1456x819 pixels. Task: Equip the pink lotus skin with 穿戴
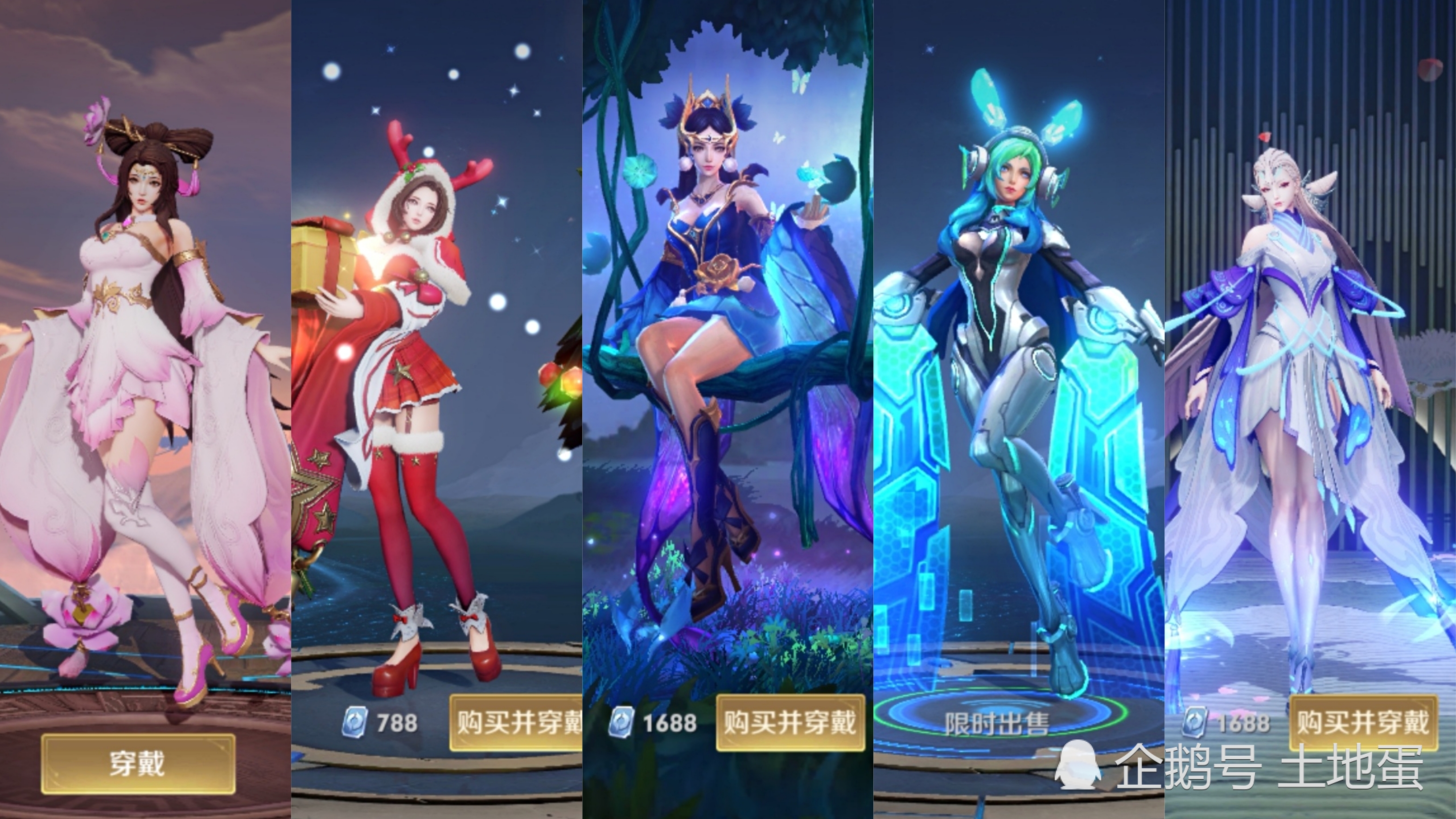tap(137, 764)
